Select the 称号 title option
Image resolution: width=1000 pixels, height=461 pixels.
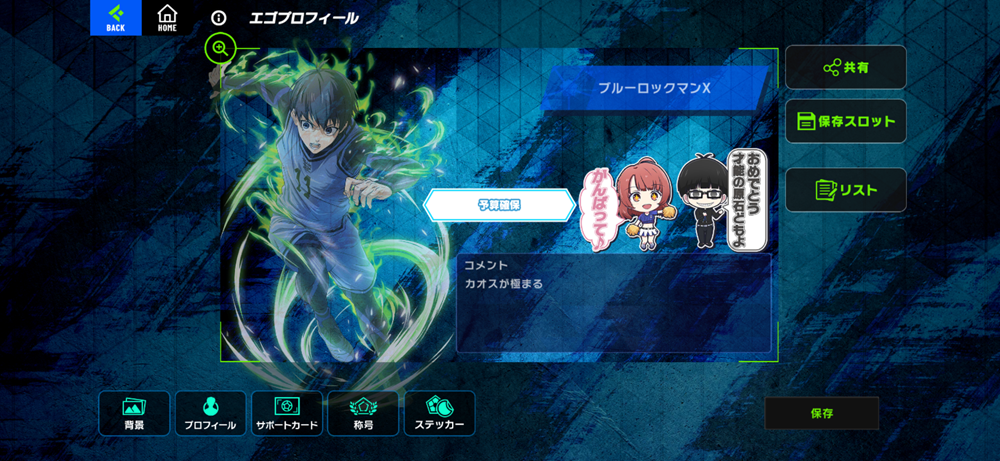coord(363,413)
